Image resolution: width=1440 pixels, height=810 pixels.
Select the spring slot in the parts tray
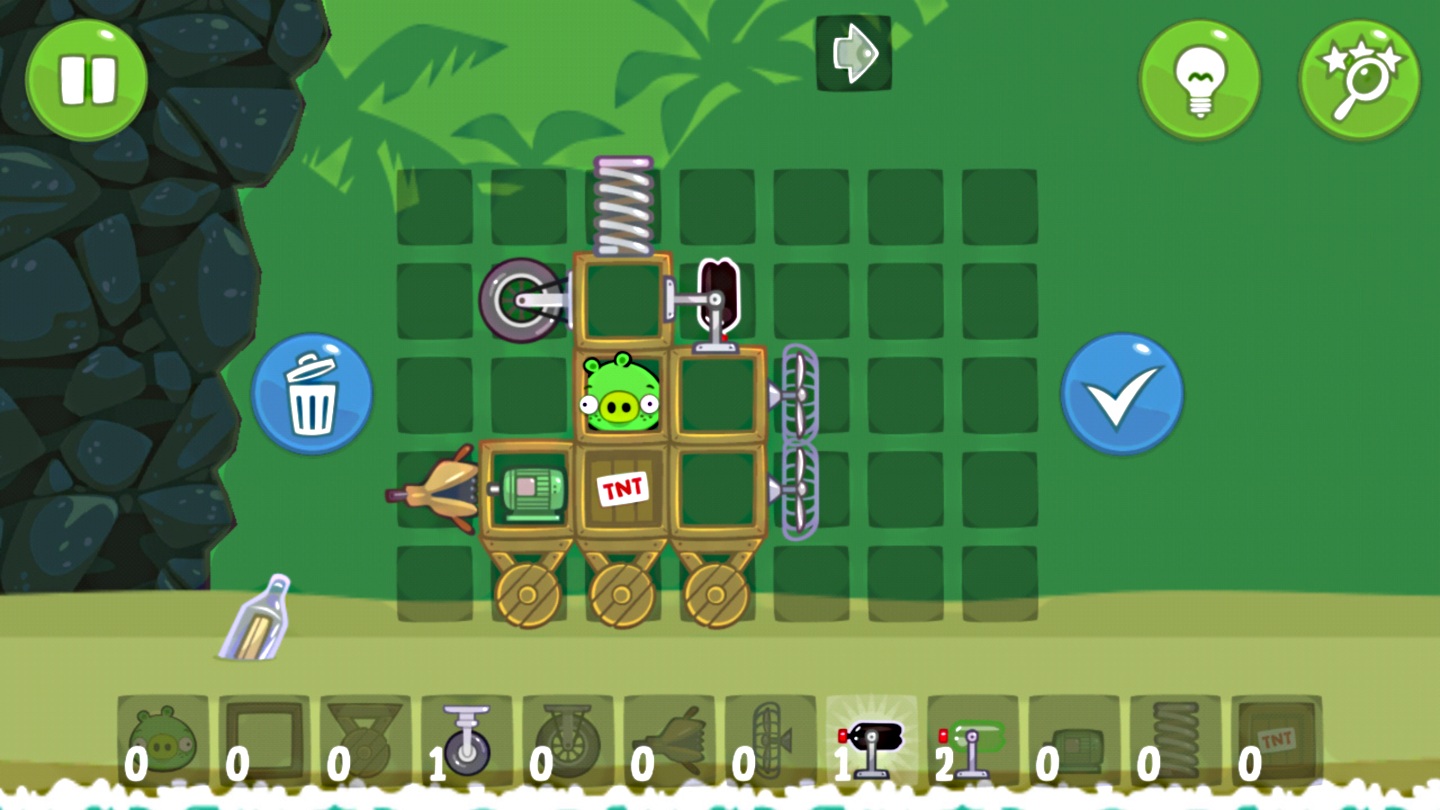pos(1175,741)
